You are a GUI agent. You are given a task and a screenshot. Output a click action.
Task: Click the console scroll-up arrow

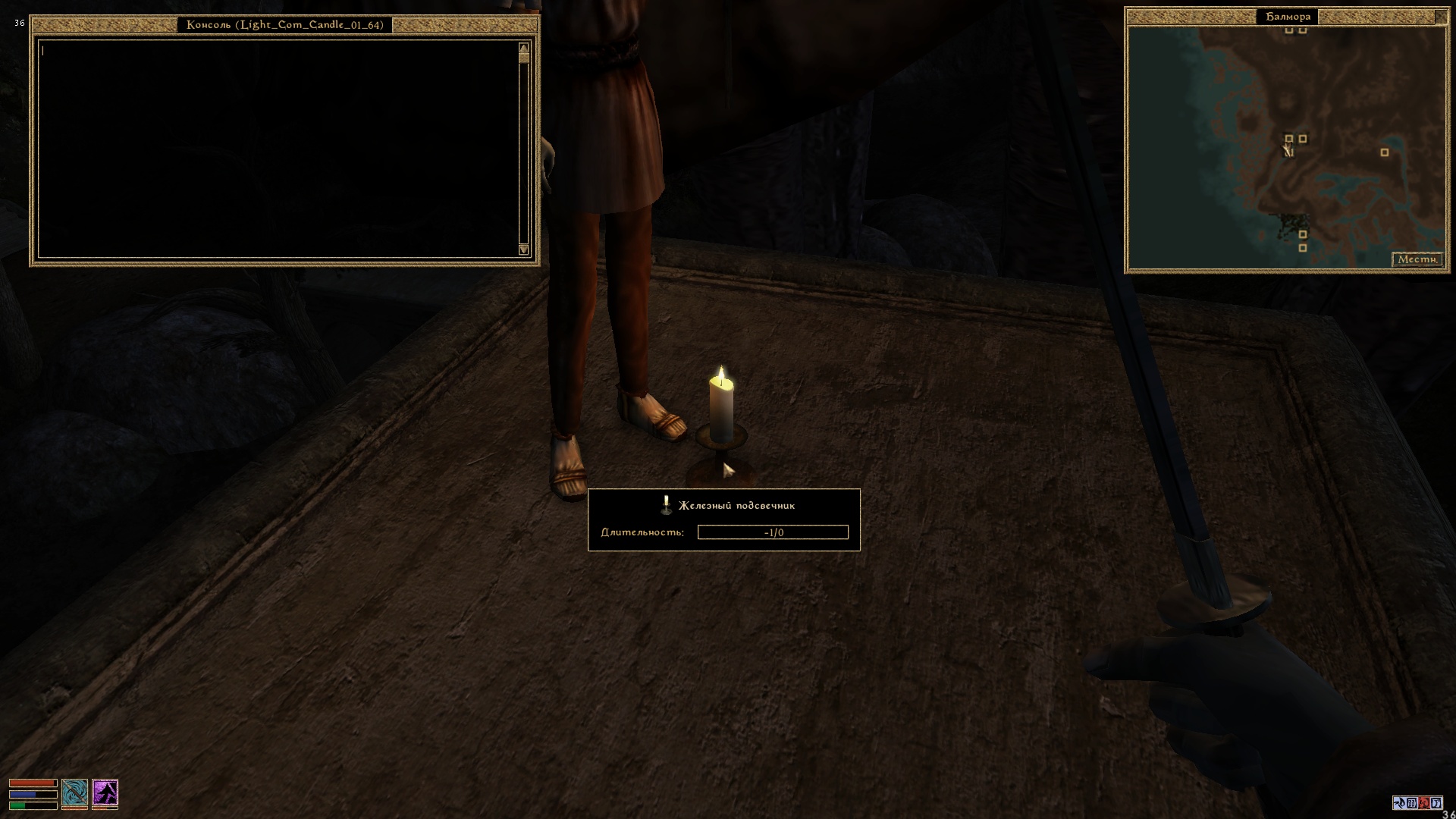click(x=523, y=49)
